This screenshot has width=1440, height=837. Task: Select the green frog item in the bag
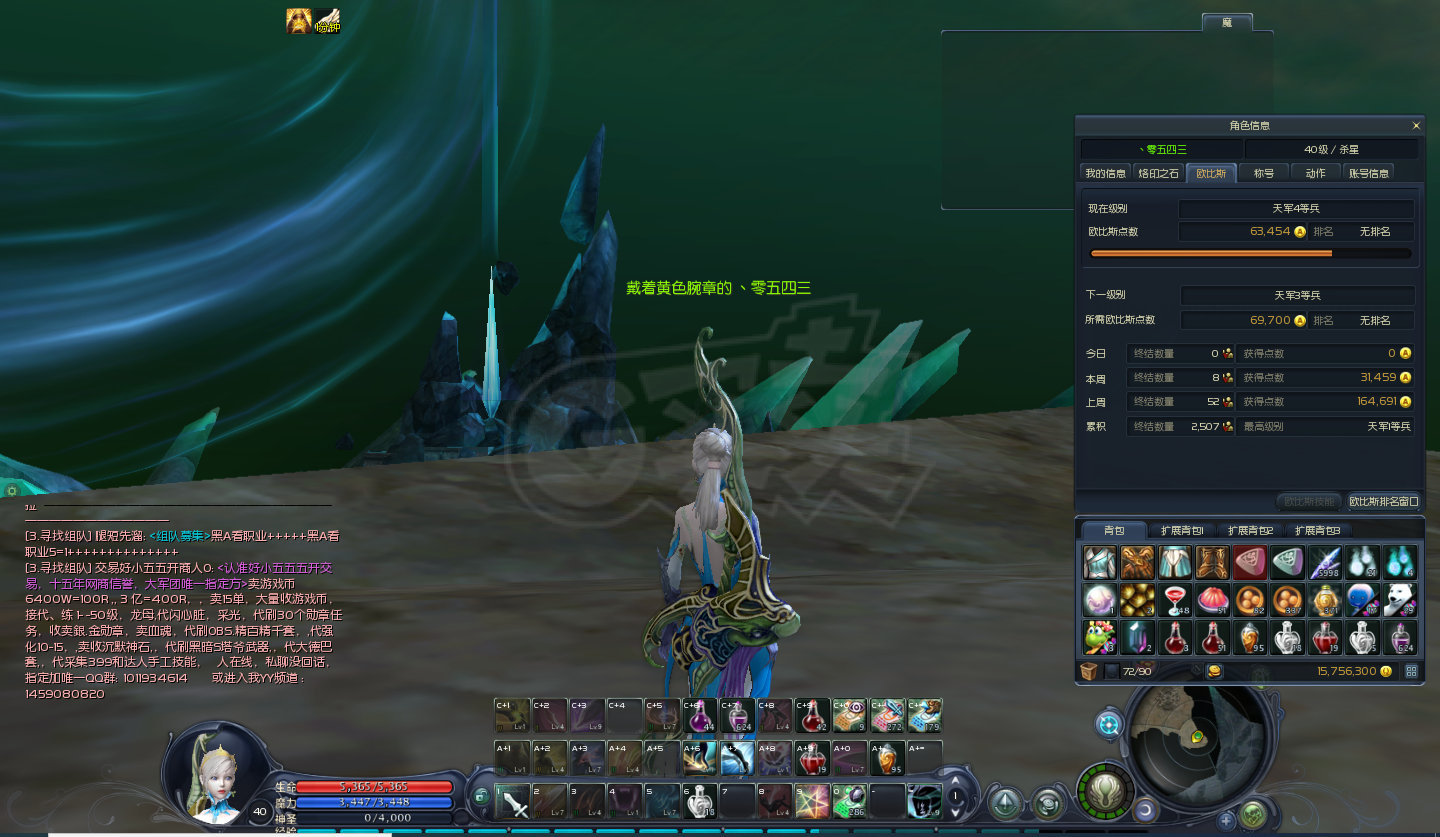point(1100,637)
